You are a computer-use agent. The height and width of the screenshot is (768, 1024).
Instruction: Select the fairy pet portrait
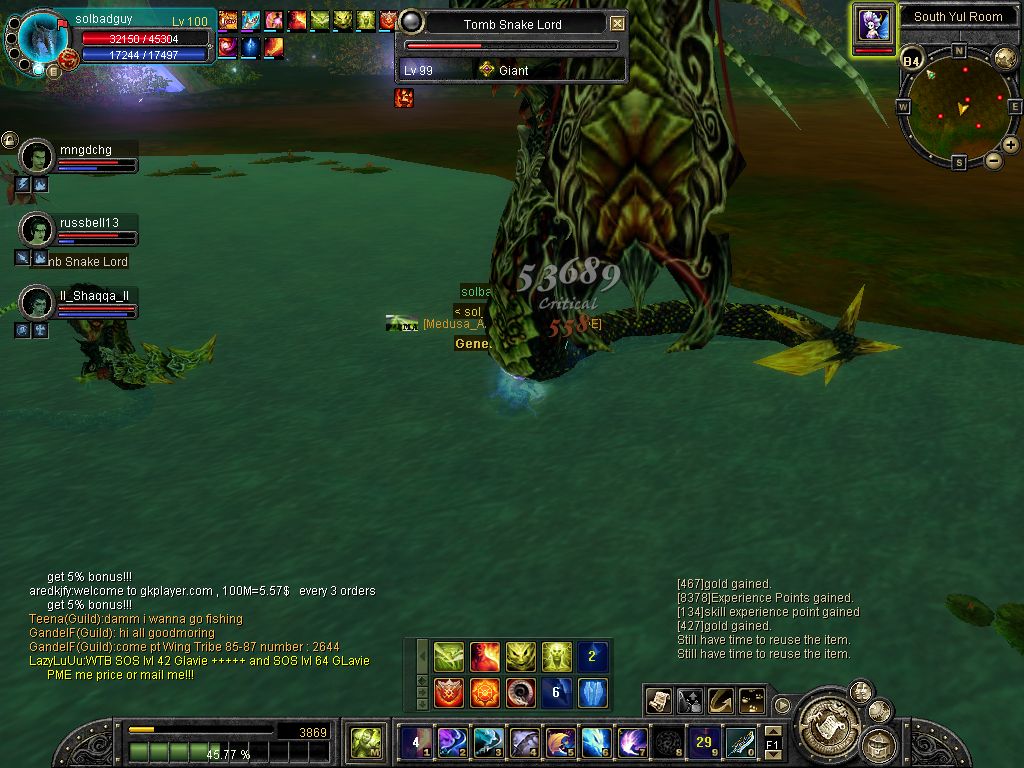click(873, 24)
